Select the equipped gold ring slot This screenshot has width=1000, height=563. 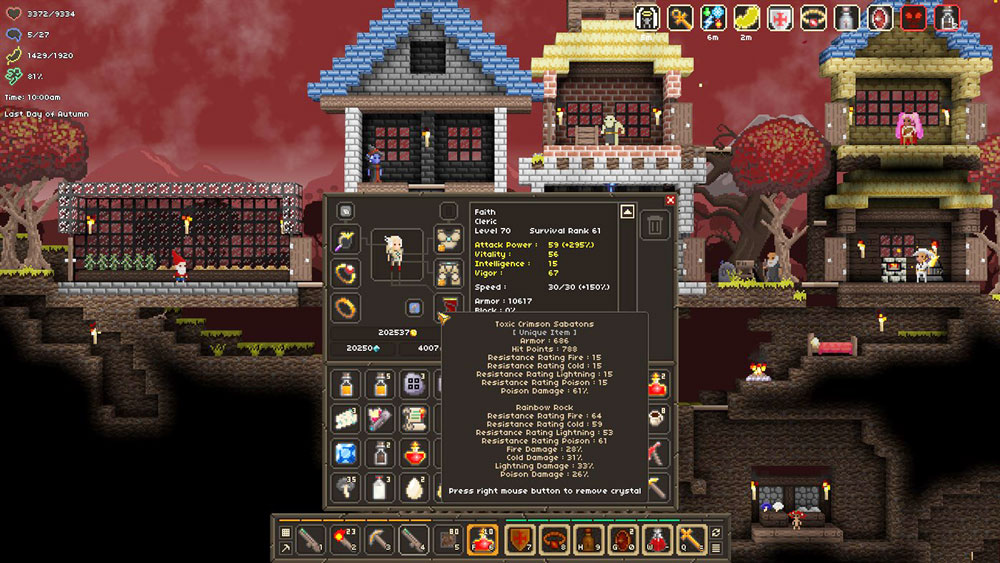(x=346, y=307)
